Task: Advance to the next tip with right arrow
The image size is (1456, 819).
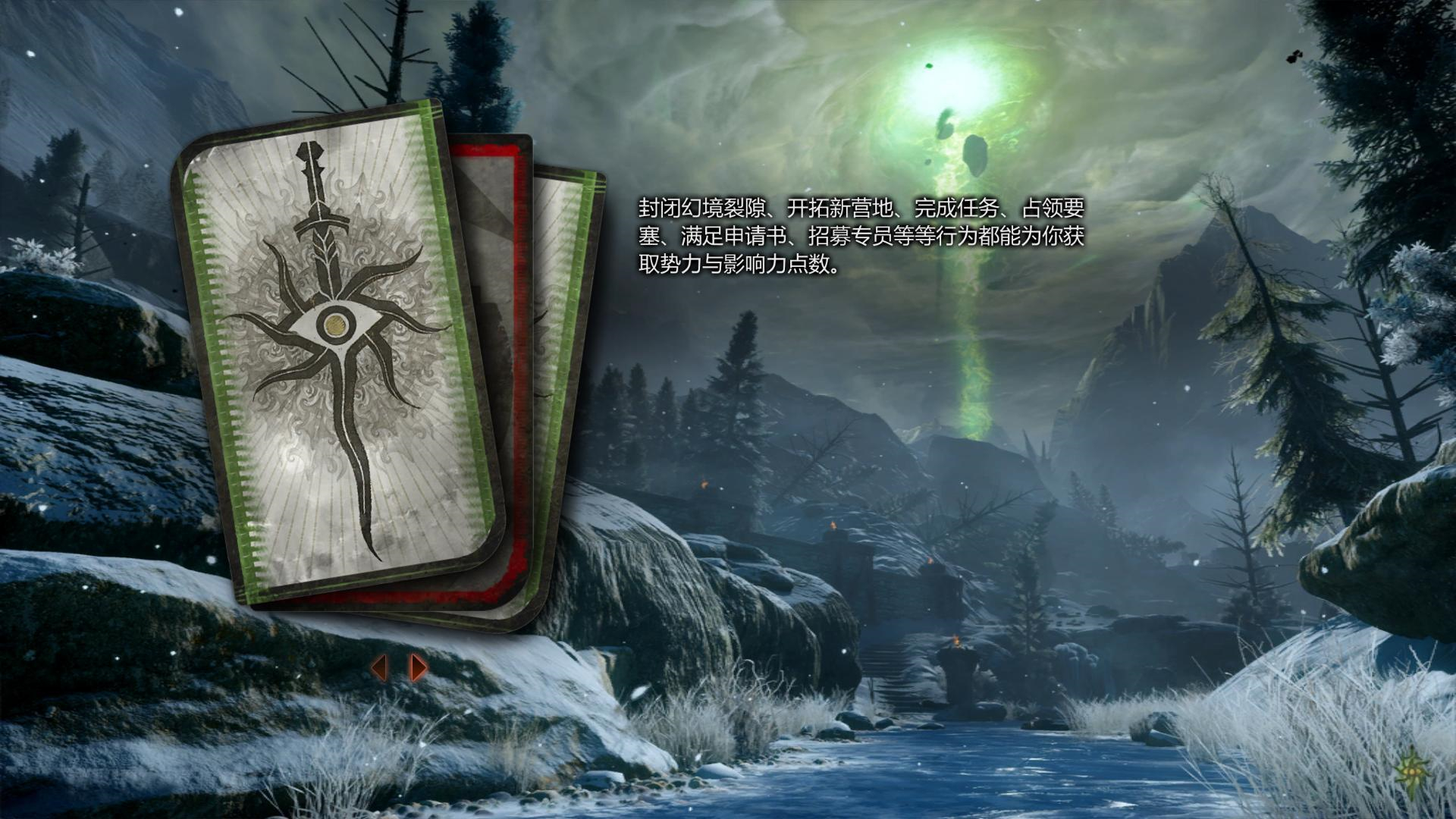Action: point(418,667)
